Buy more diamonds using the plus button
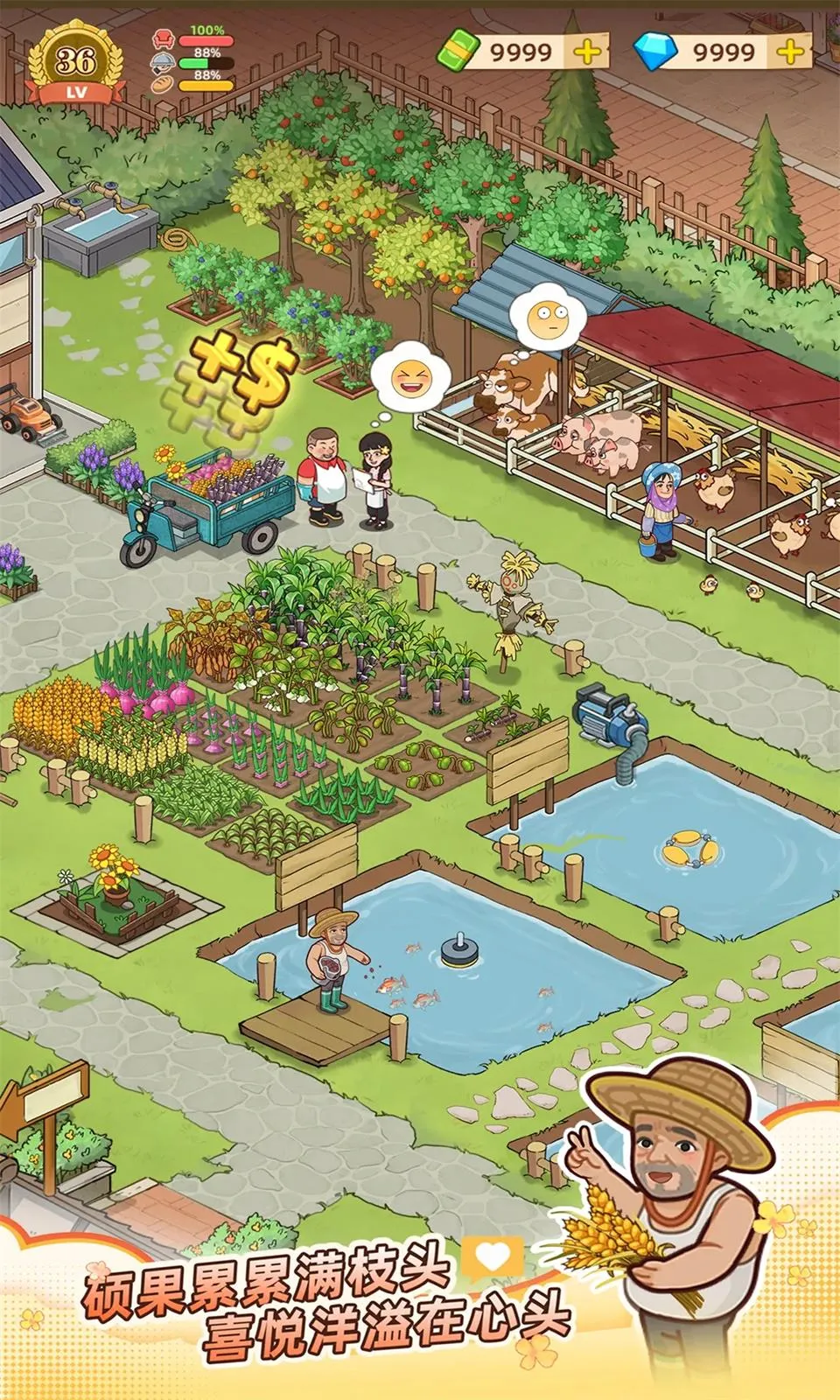This screenshot has width=840, height=1400. pyautogui.click(x=791, y=52)
